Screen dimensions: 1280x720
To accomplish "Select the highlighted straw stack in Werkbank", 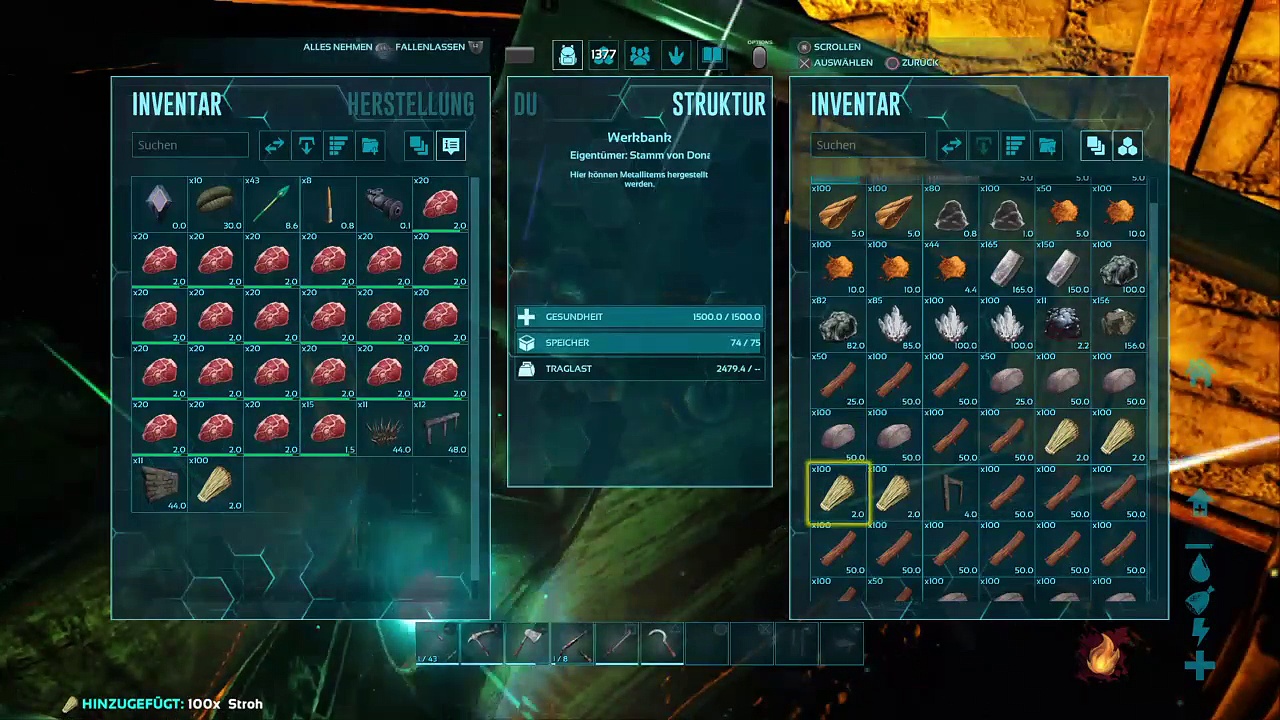I will click(x=839, y=493).
